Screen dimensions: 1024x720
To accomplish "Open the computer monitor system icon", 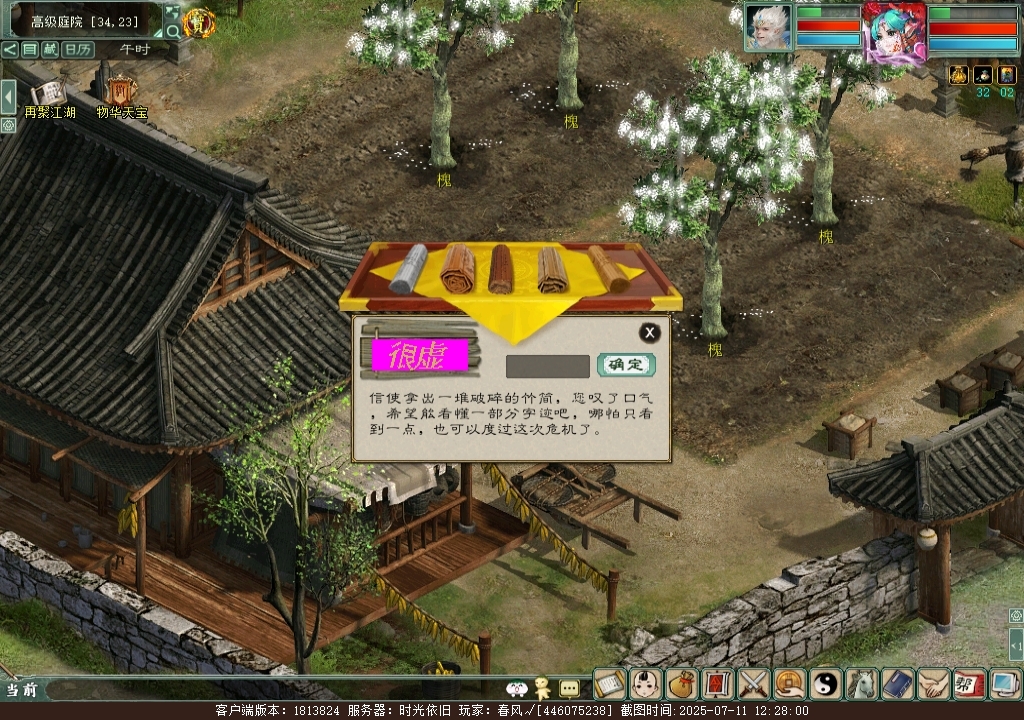I will click(x=1003, y=684).
